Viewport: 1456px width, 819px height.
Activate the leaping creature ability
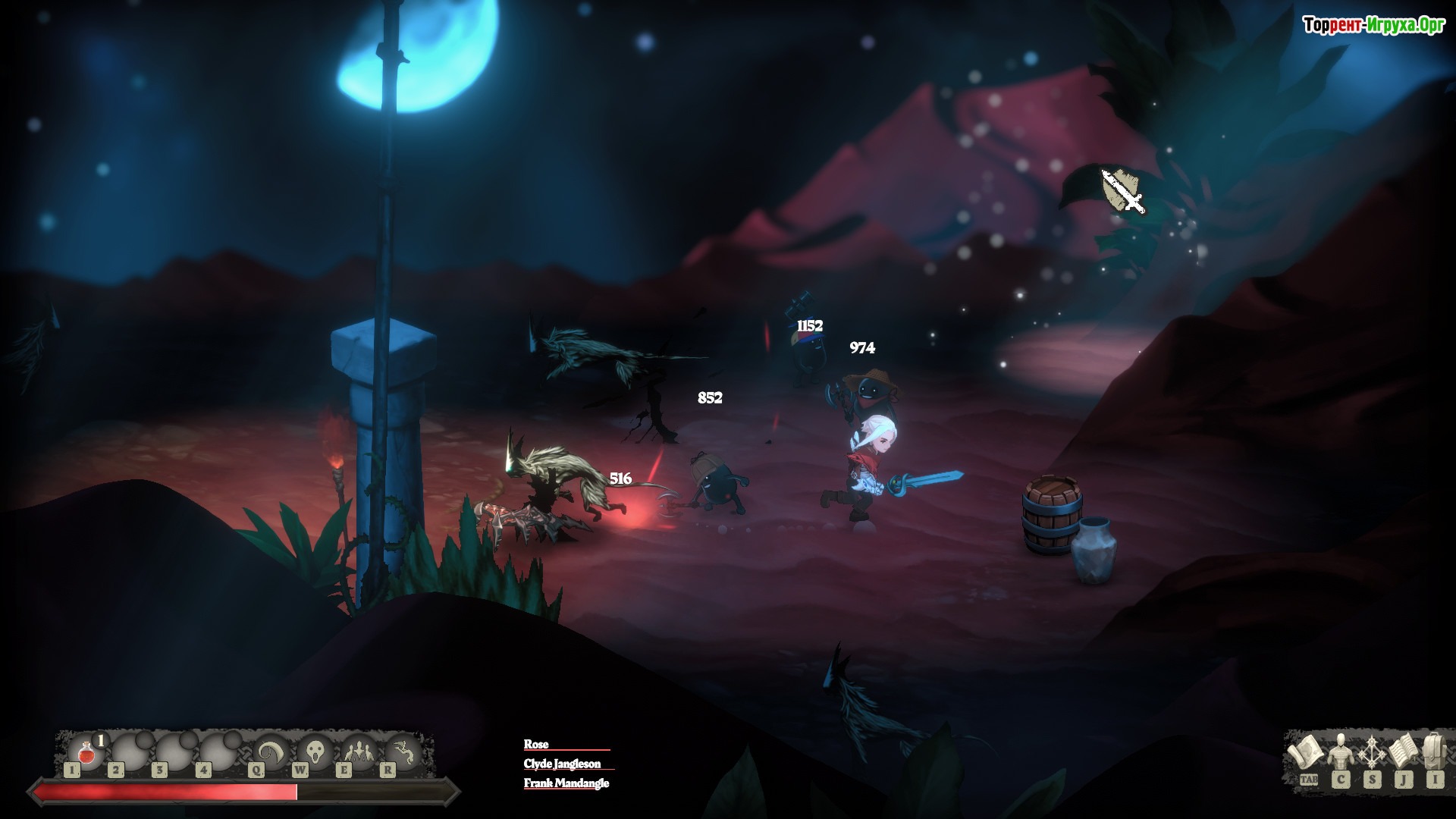click(x=400, y=752)
